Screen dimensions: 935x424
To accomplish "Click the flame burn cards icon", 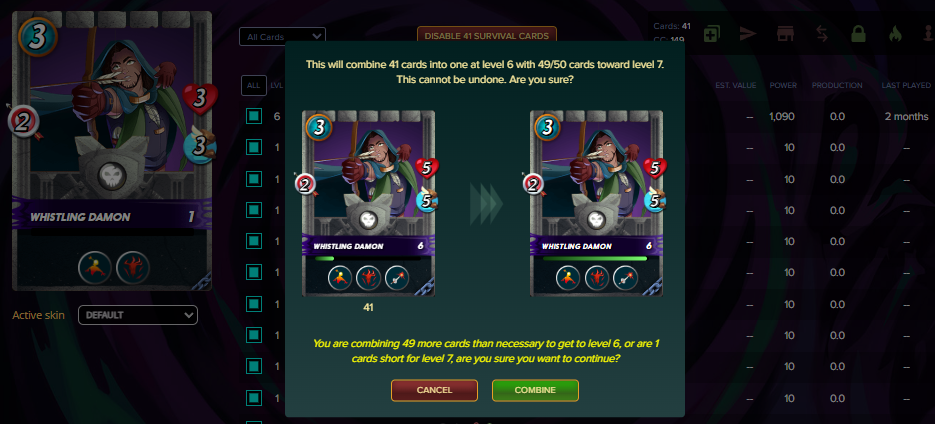I will (x=895, y=34).
